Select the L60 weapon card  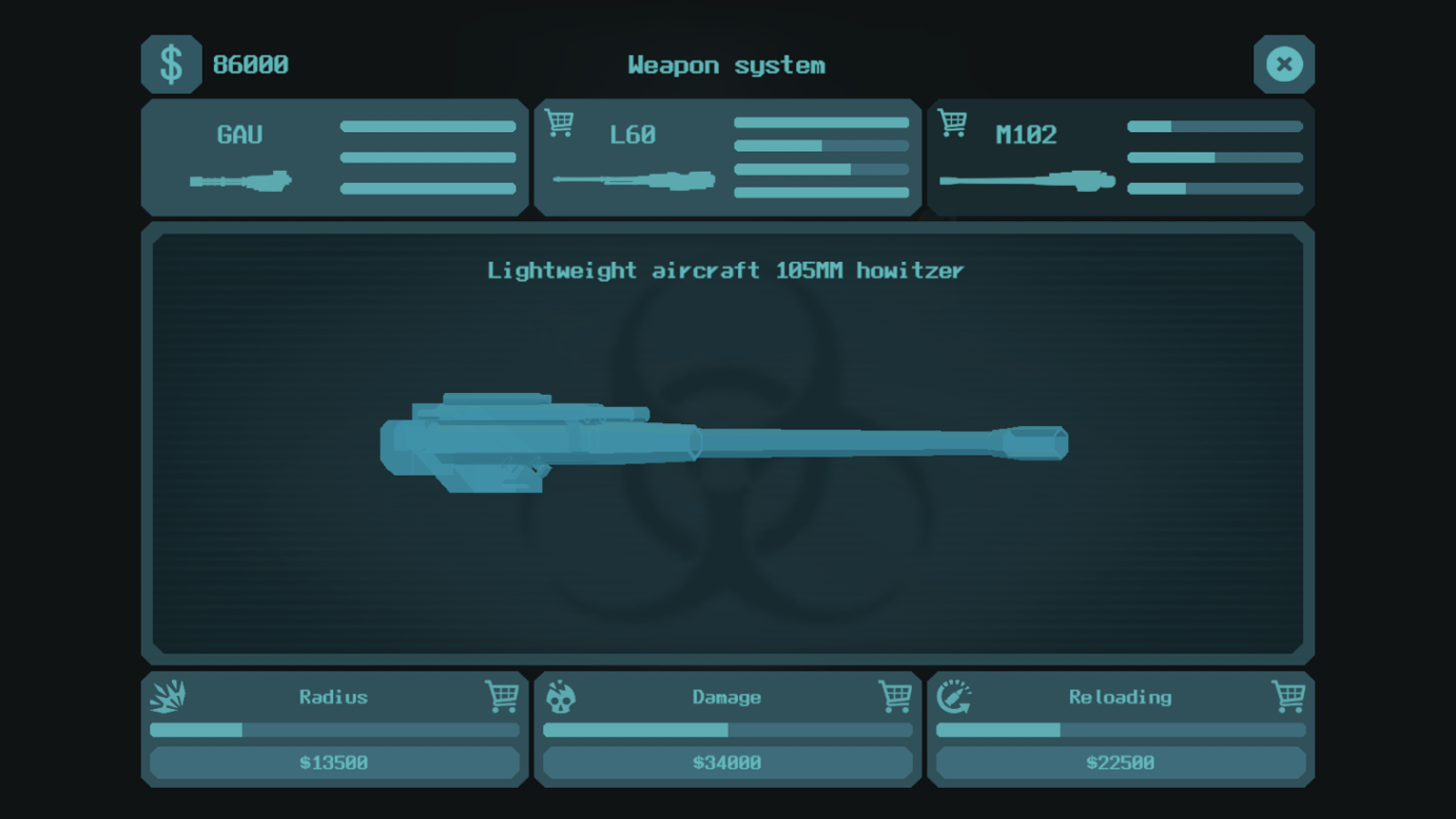coord(727,157)
